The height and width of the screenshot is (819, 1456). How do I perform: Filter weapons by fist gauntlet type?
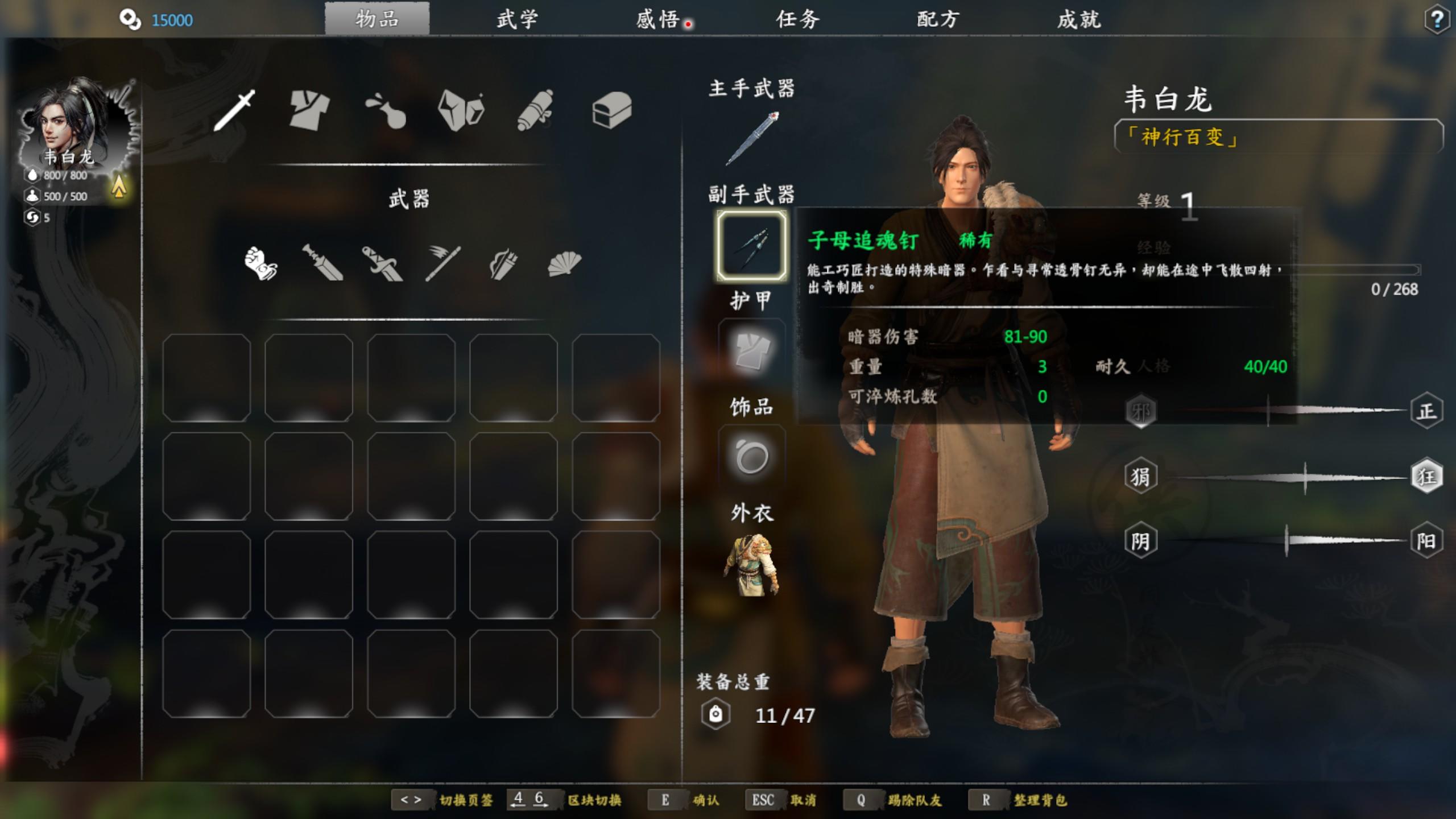pos(260,263)
